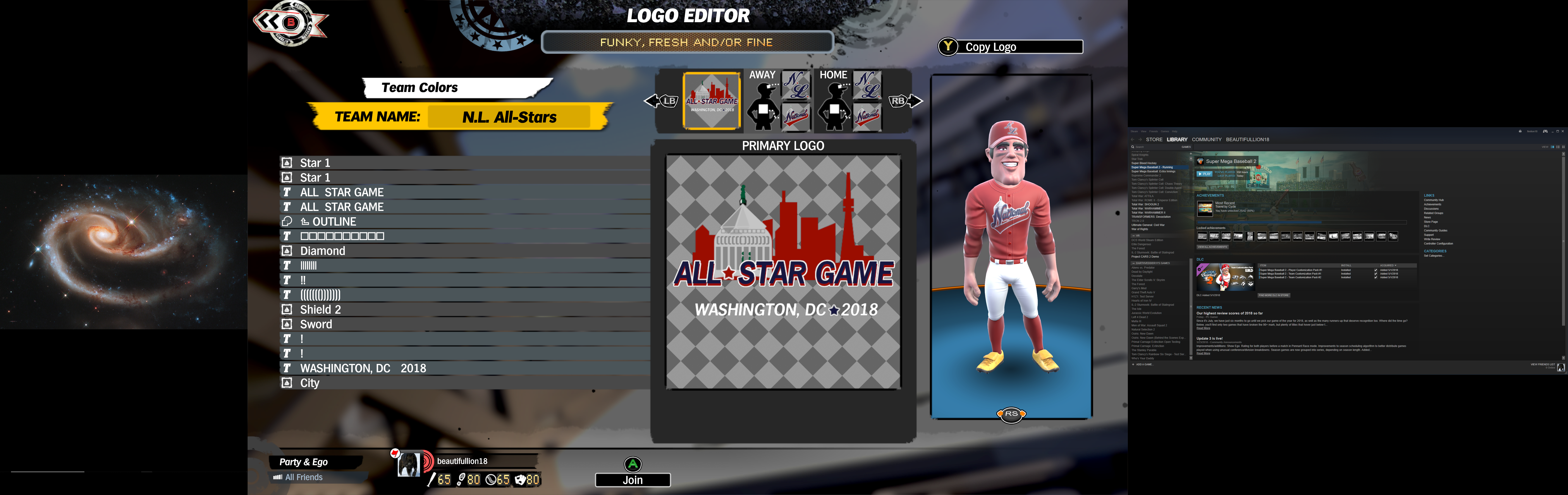Open the large primary logo preview canvas
The width and height of the screenshot is (1568, 495).
783,272
